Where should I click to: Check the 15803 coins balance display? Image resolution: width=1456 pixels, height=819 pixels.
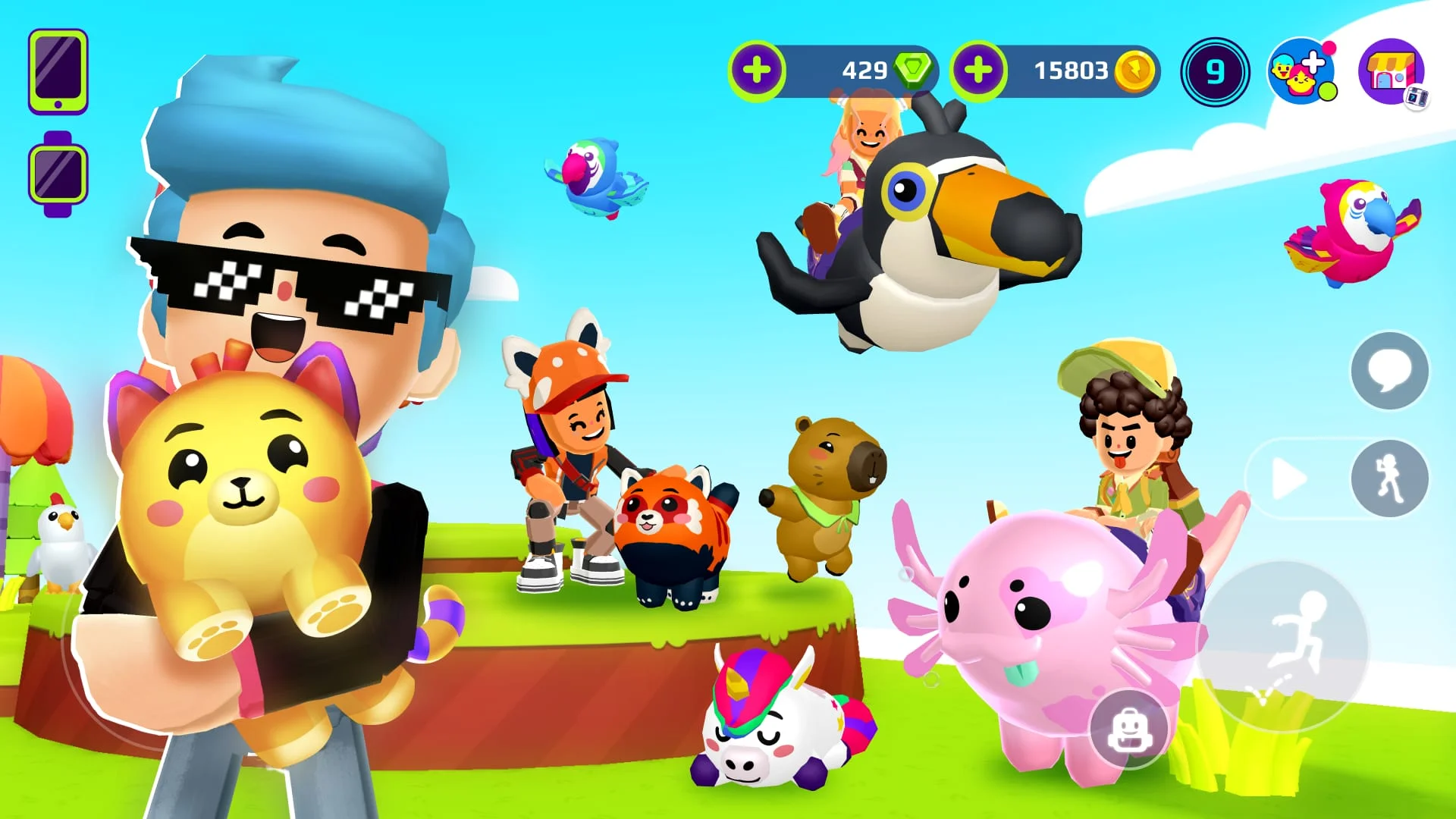click(1069, 71)
